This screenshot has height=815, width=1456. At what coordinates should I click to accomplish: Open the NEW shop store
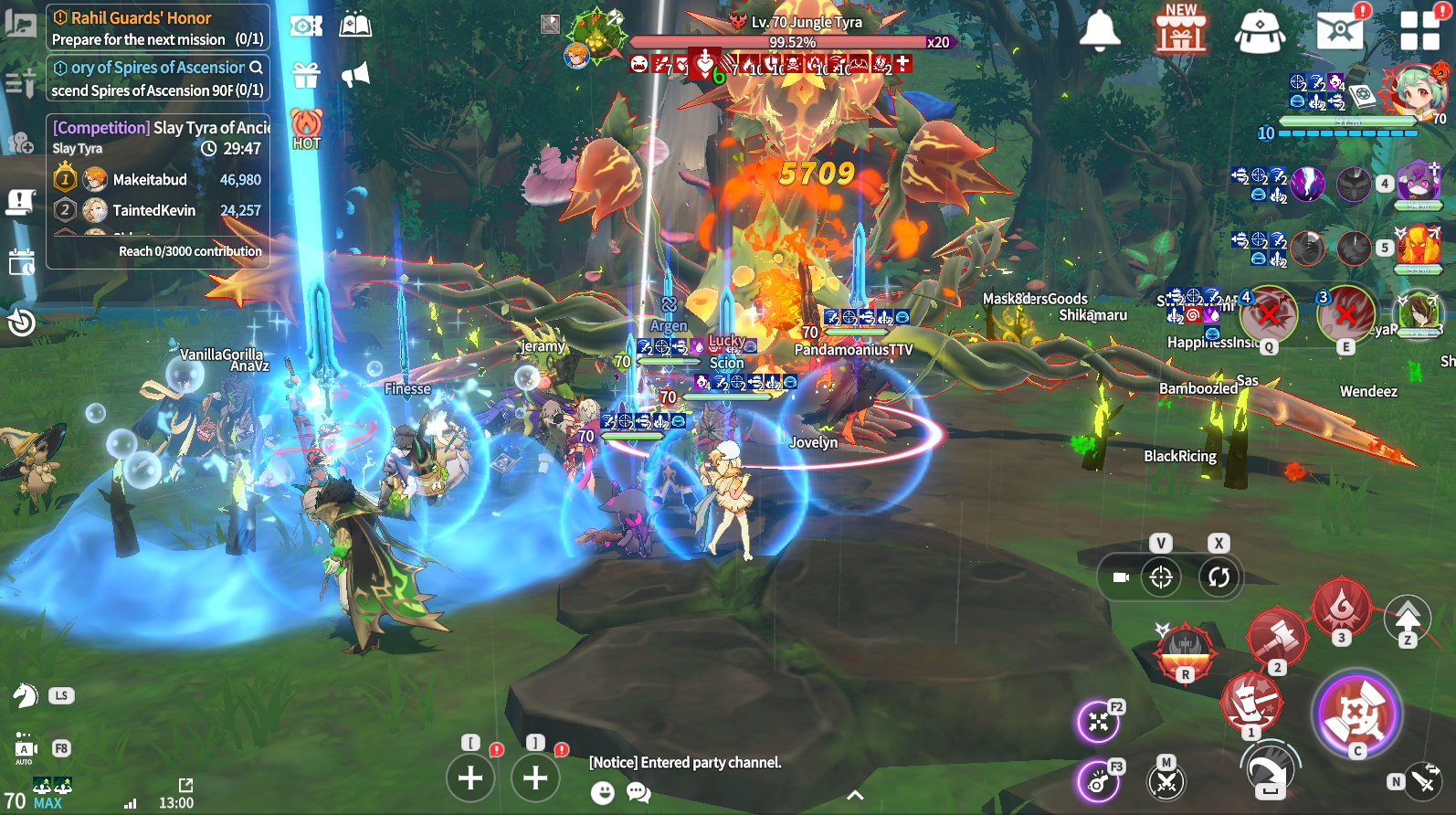click(x=1180, y=30)
